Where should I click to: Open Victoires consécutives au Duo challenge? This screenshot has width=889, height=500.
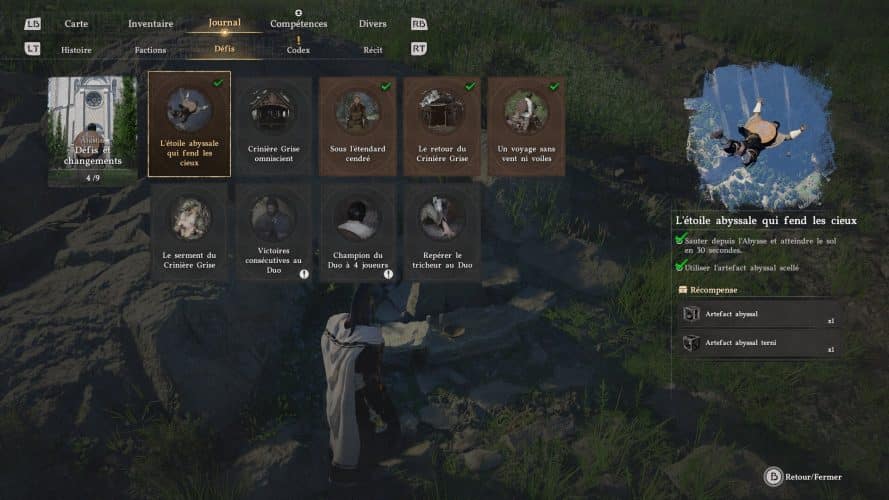[x=273, y=232]
